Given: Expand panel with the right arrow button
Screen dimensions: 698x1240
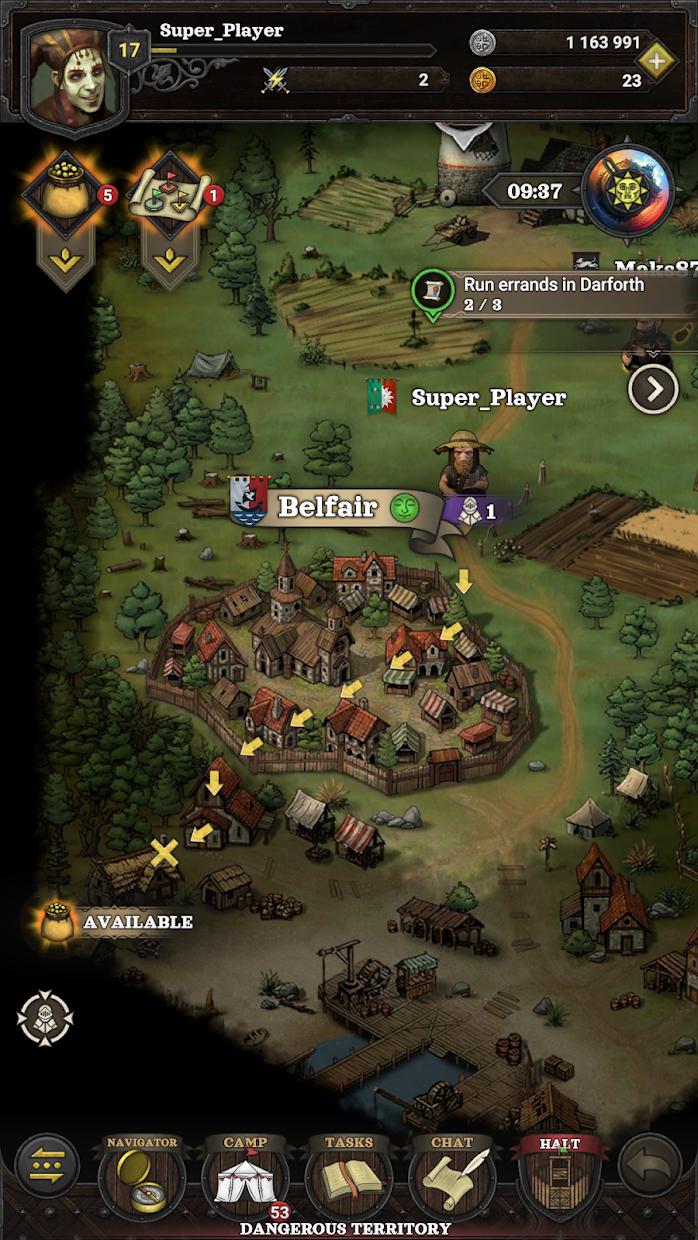Looking at the screenshot, I should pos(653,390).
